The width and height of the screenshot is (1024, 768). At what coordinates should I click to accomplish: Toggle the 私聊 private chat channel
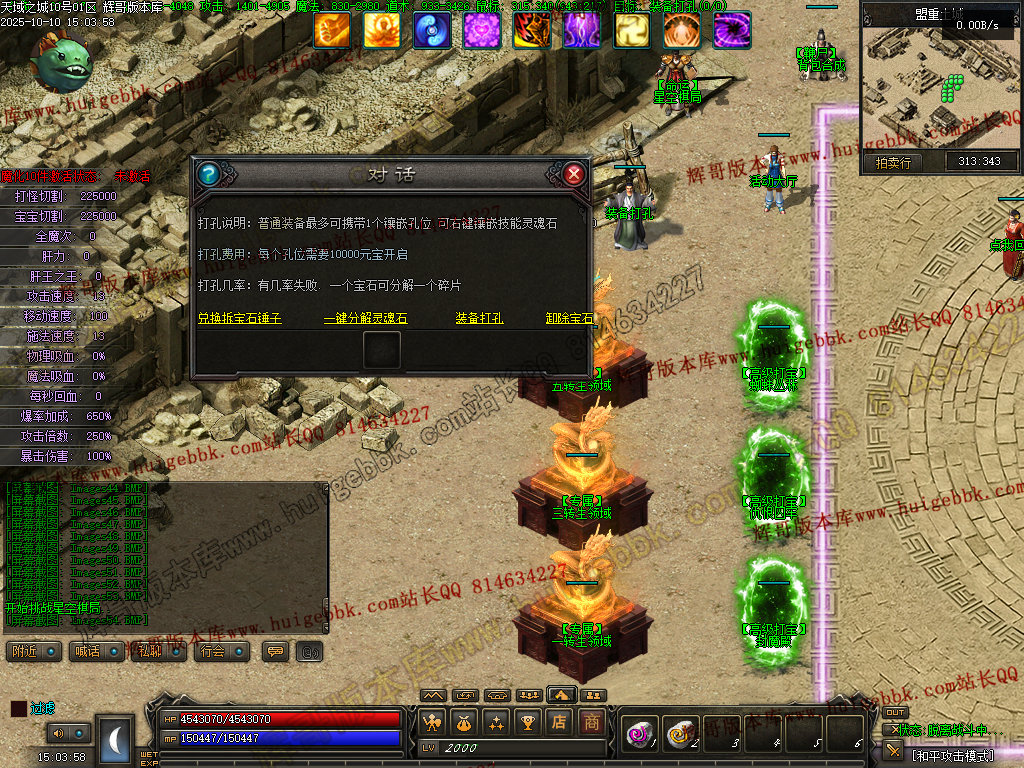point(158,651)
